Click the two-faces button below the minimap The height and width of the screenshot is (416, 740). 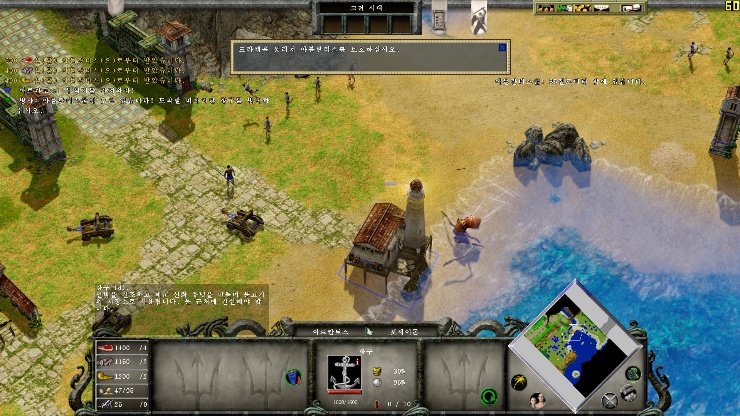[x=539, y=400]
